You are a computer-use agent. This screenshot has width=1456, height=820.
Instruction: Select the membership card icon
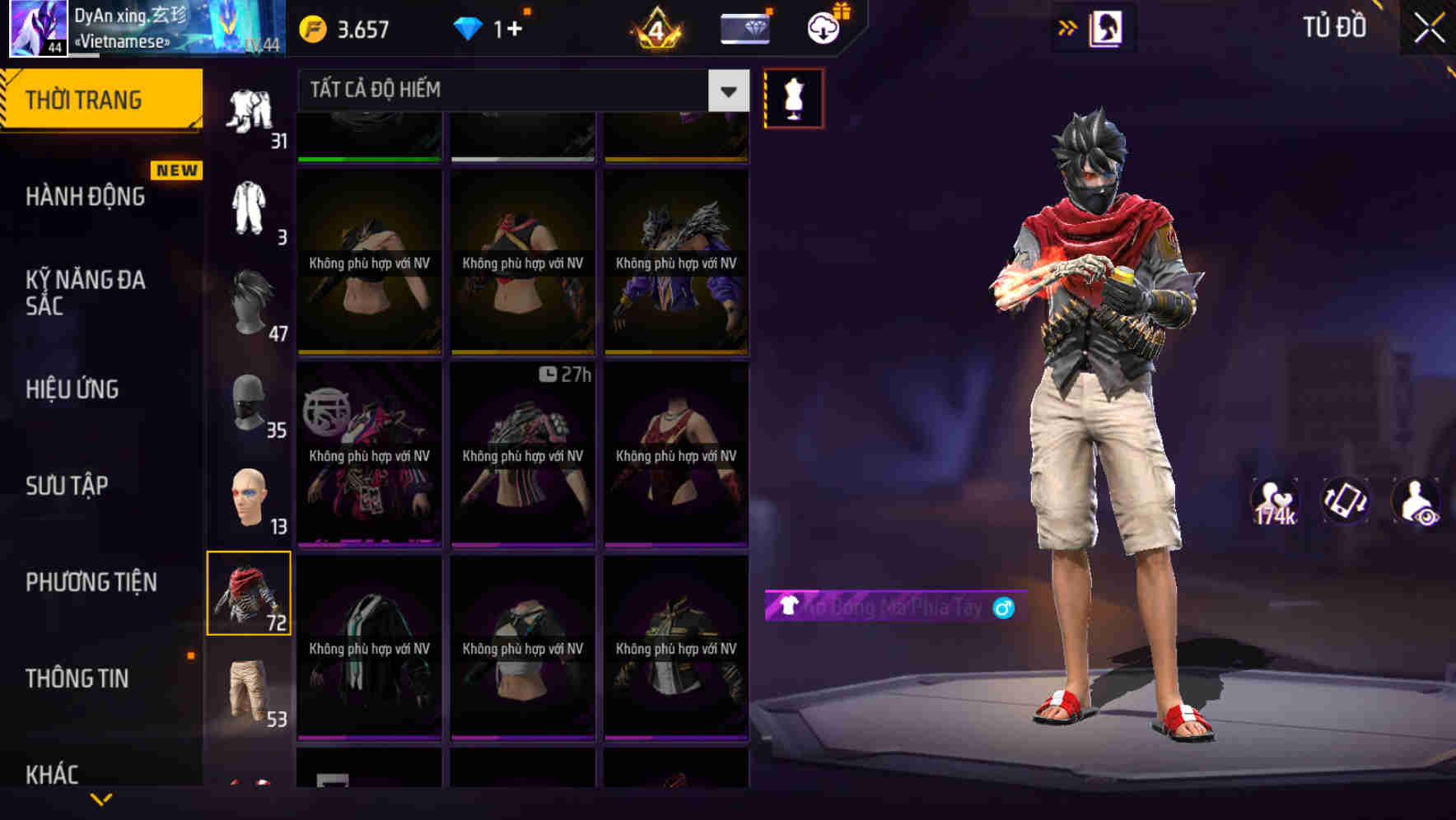744,27
